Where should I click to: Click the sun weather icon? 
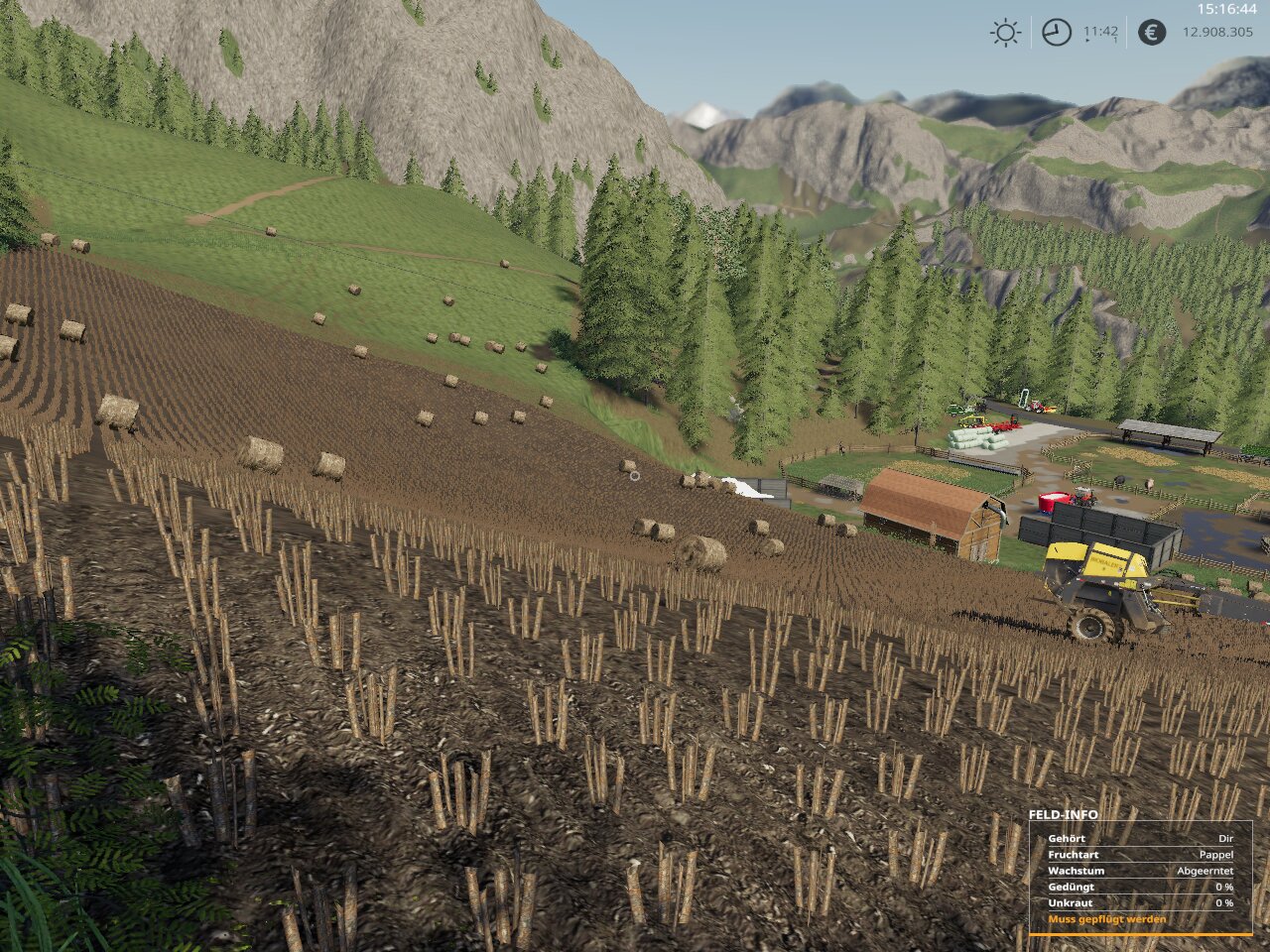[x=1005, y=33]
